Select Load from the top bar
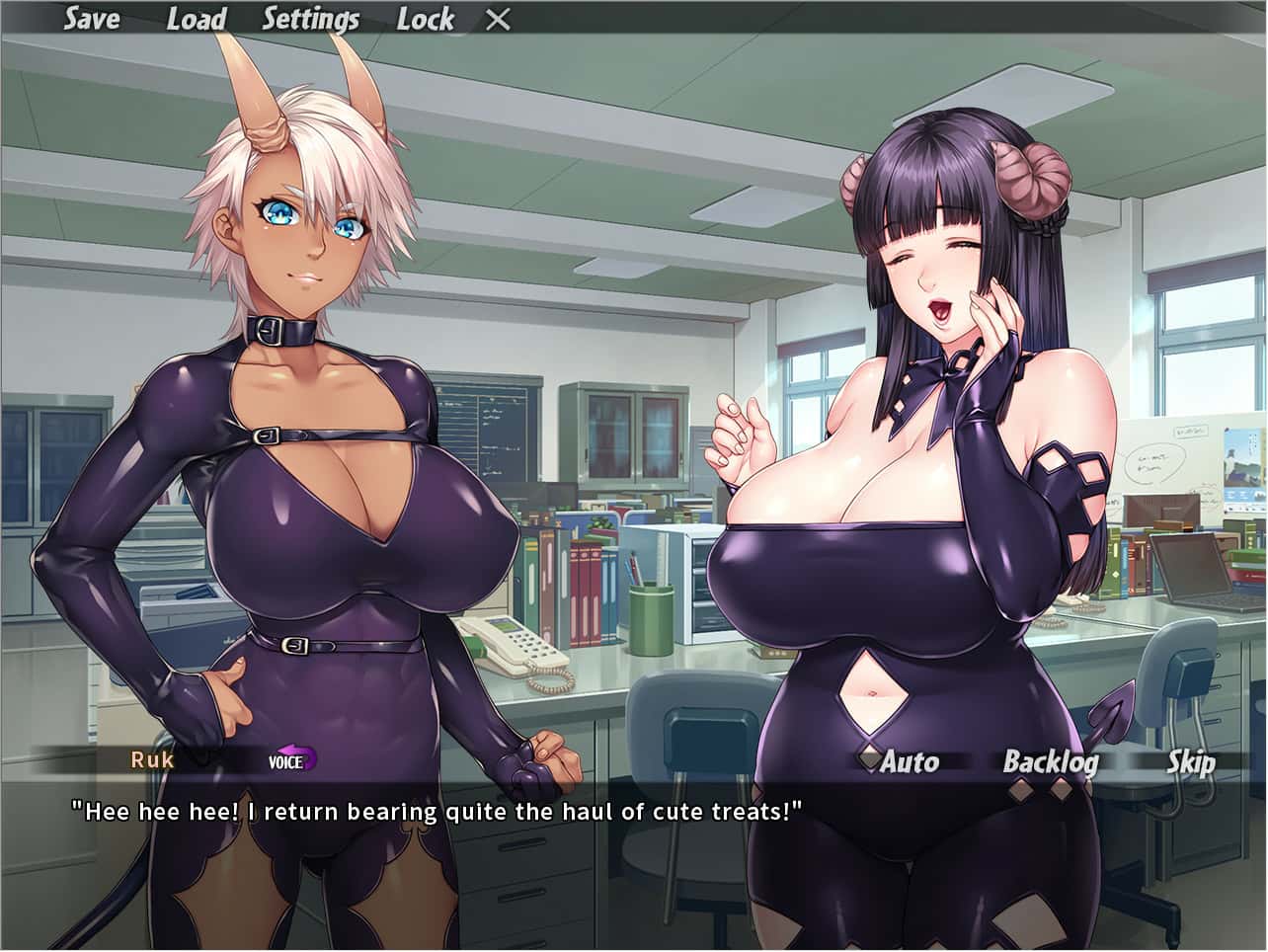Viewport: 1268px width, 952px height. (197, 19)
